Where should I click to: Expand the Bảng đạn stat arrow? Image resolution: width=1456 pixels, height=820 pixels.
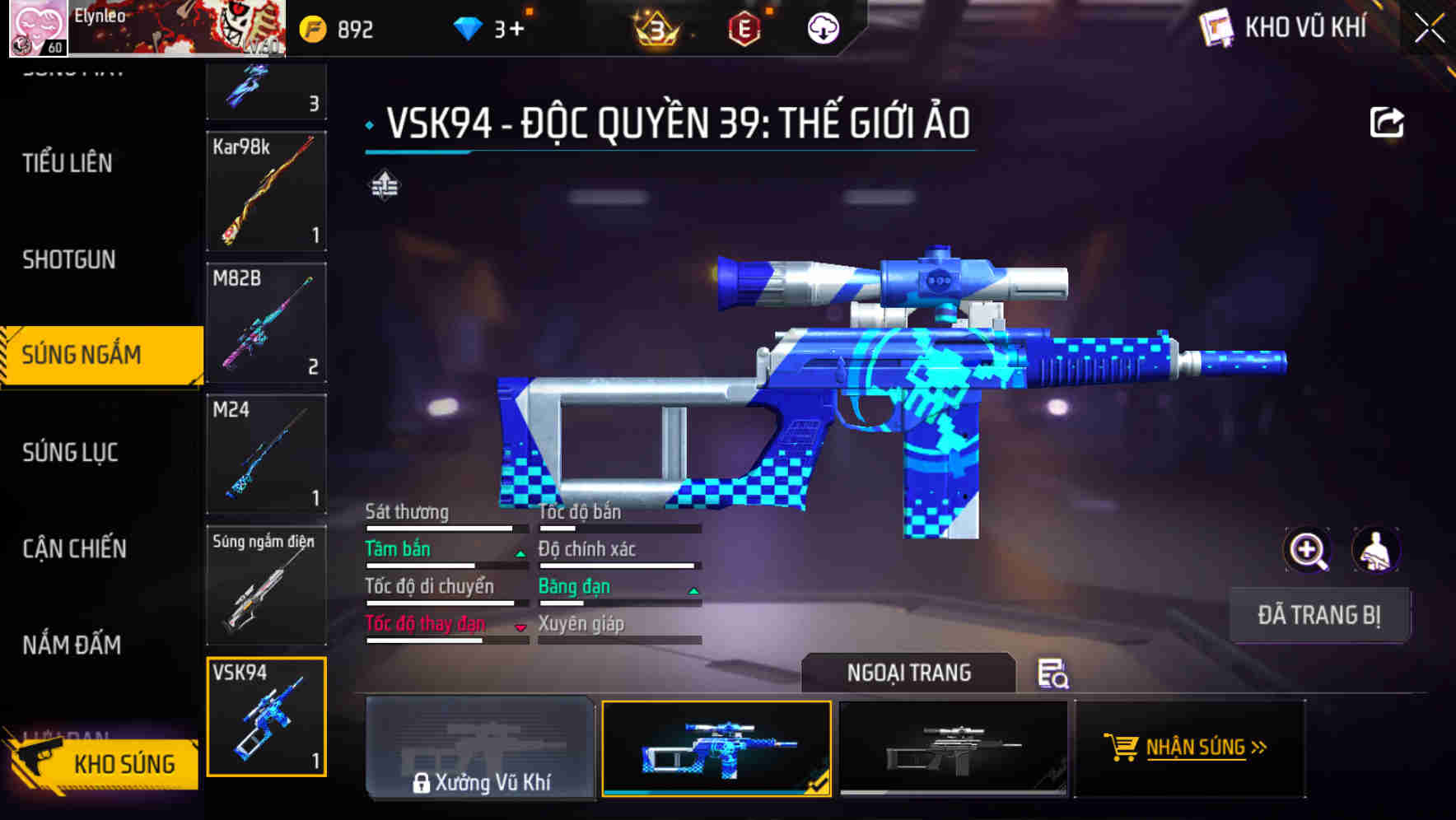pos(691,589)
